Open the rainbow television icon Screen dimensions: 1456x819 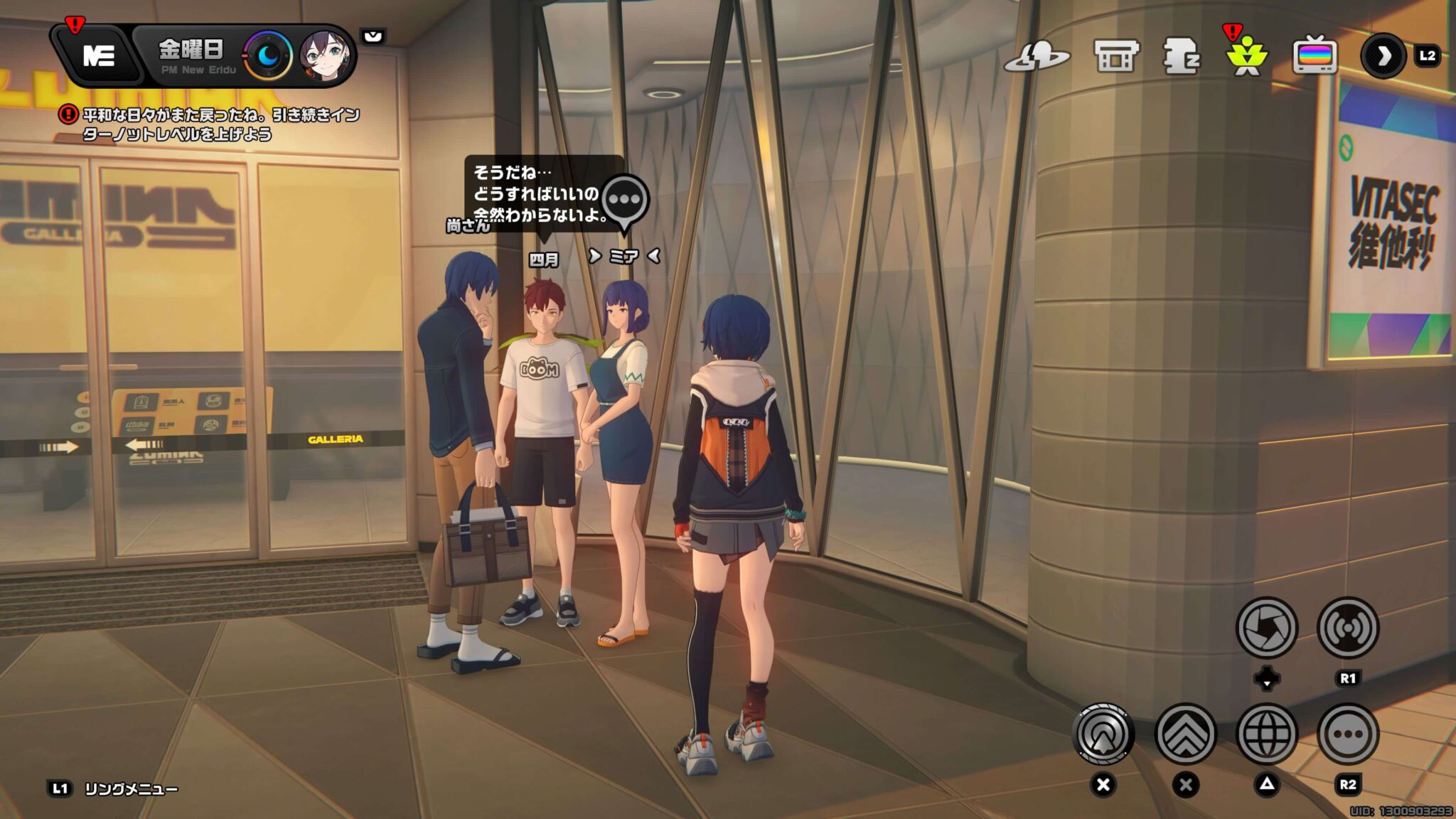tap(1315, 56)
